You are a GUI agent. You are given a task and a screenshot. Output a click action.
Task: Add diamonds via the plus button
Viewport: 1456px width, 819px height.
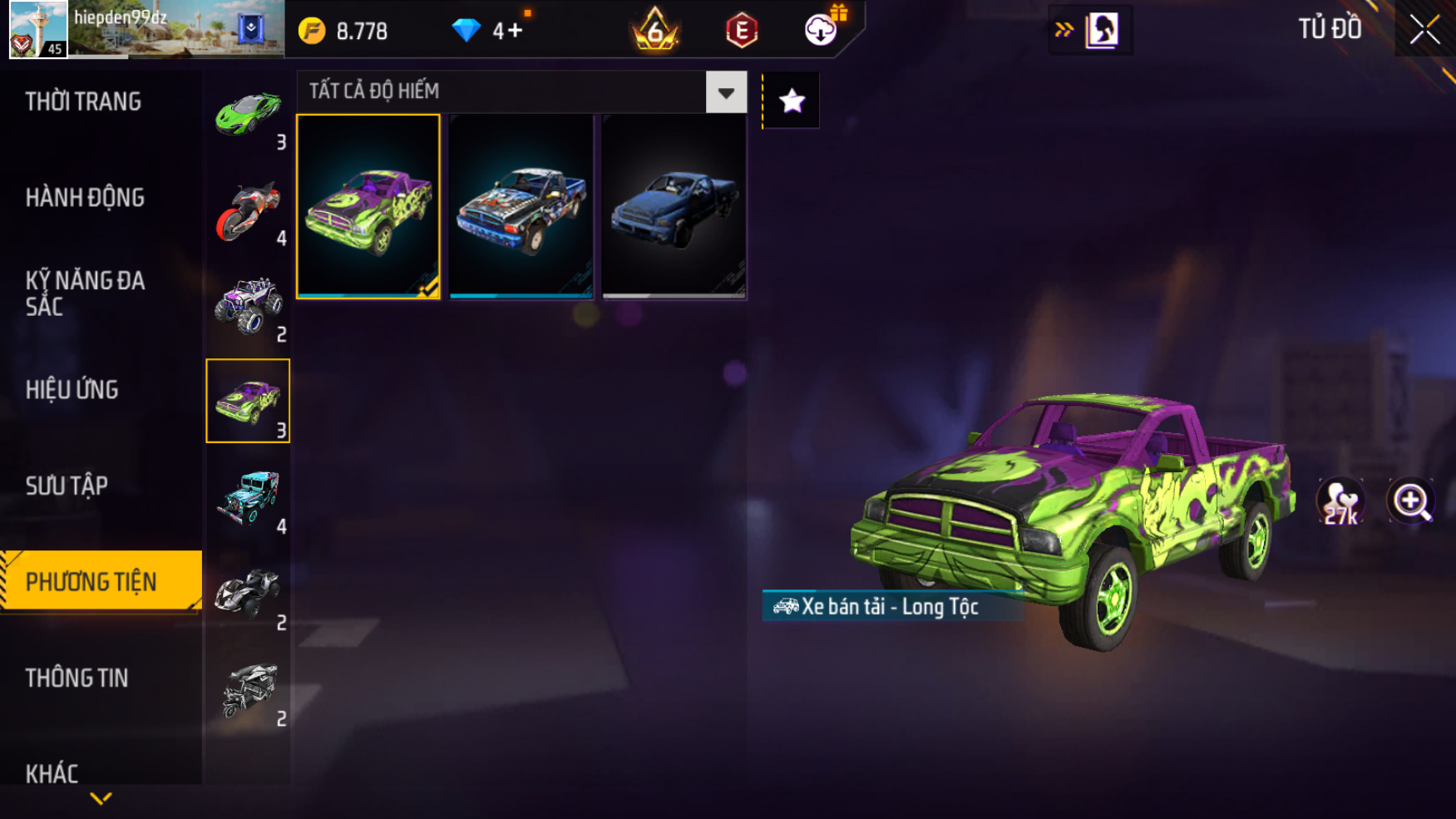(515, 32)
